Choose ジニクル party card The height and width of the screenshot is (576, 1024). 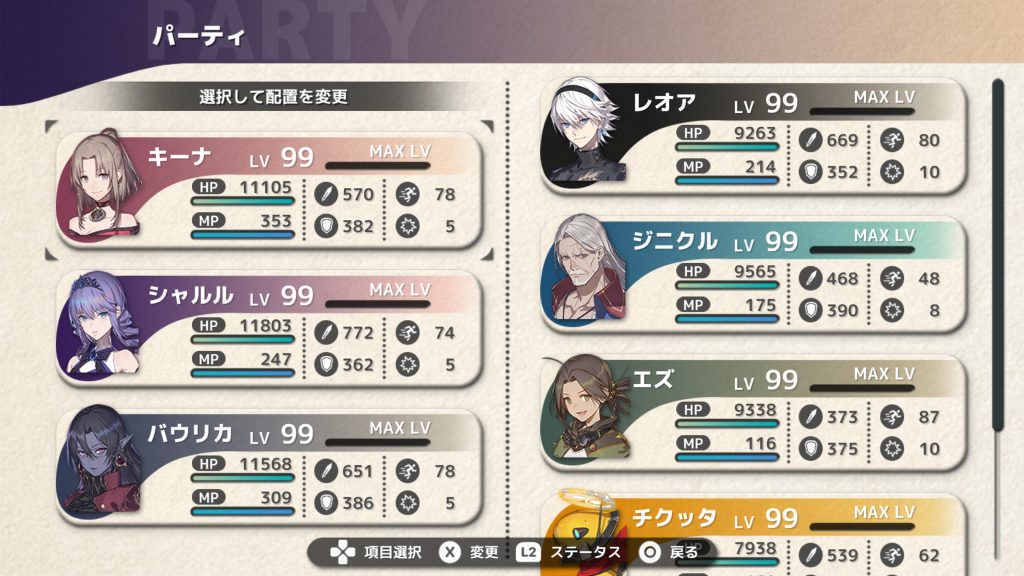tap(755, 271)
